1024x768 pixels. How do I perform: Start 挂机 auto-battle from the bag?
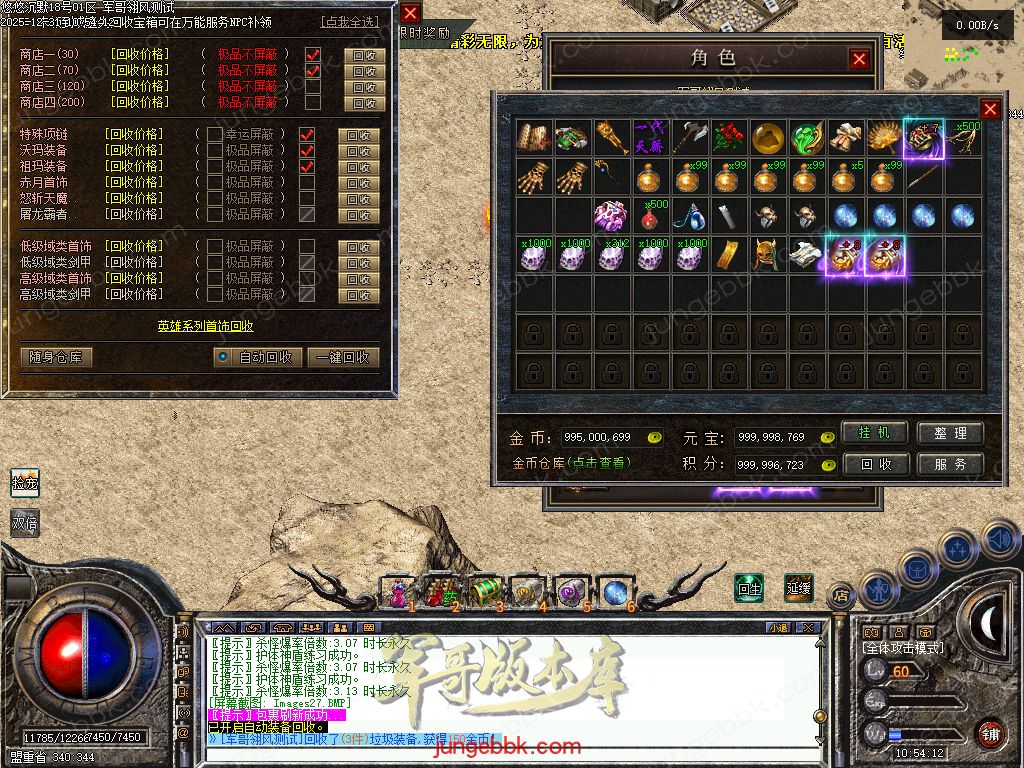(874, 433)
